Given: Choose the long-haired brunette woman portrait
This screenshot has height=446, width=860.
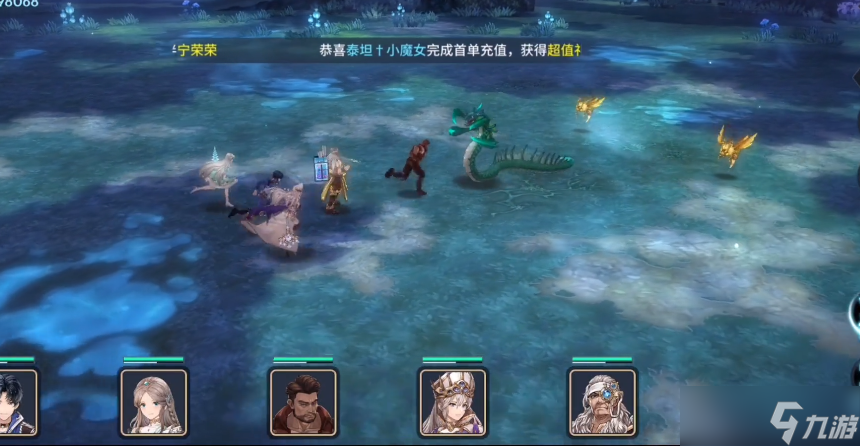Looking at the screenshot, I should [x=153, y=402].
